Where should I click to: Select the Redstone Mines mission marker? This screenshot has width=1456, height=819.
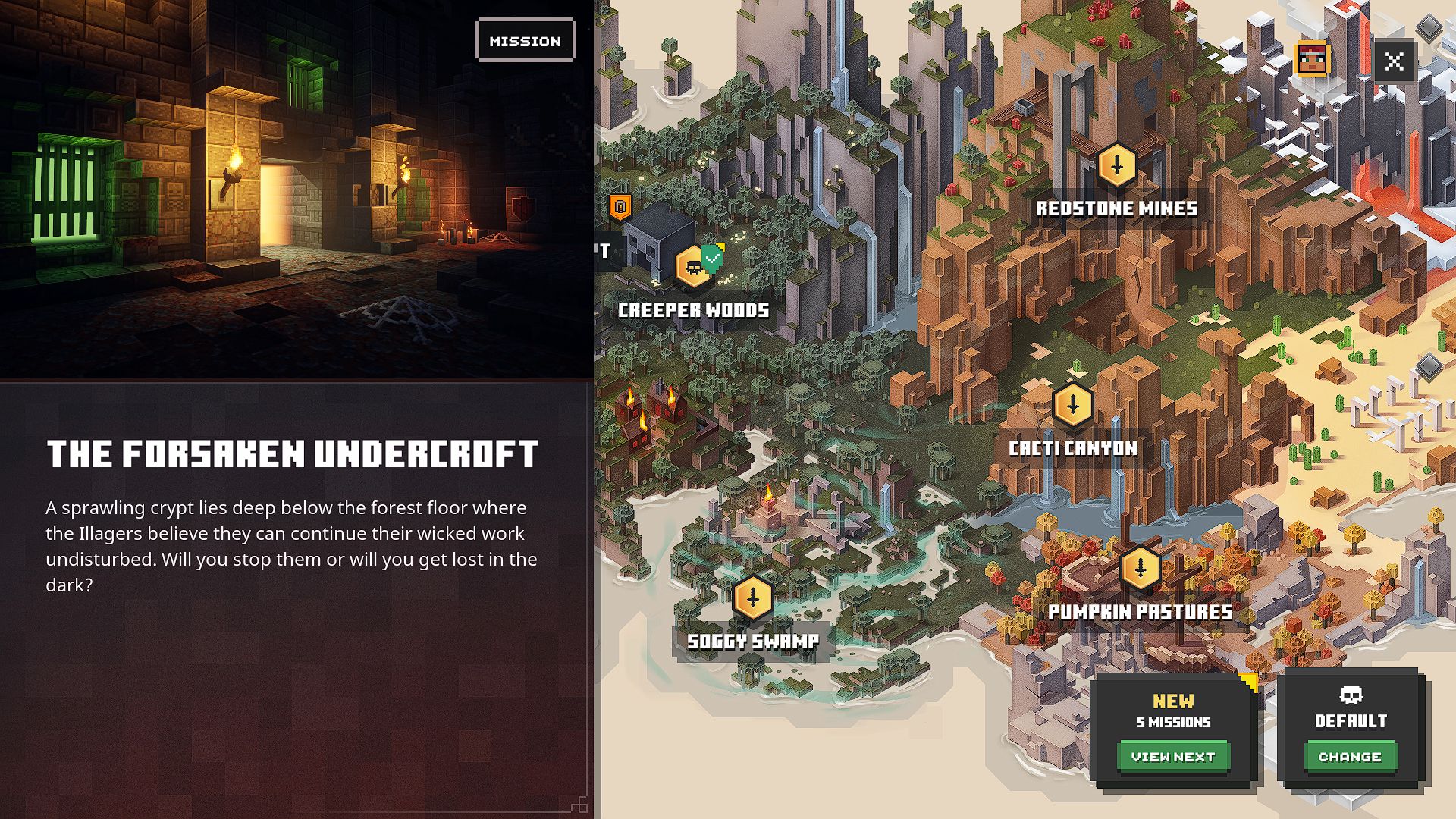1116,165
